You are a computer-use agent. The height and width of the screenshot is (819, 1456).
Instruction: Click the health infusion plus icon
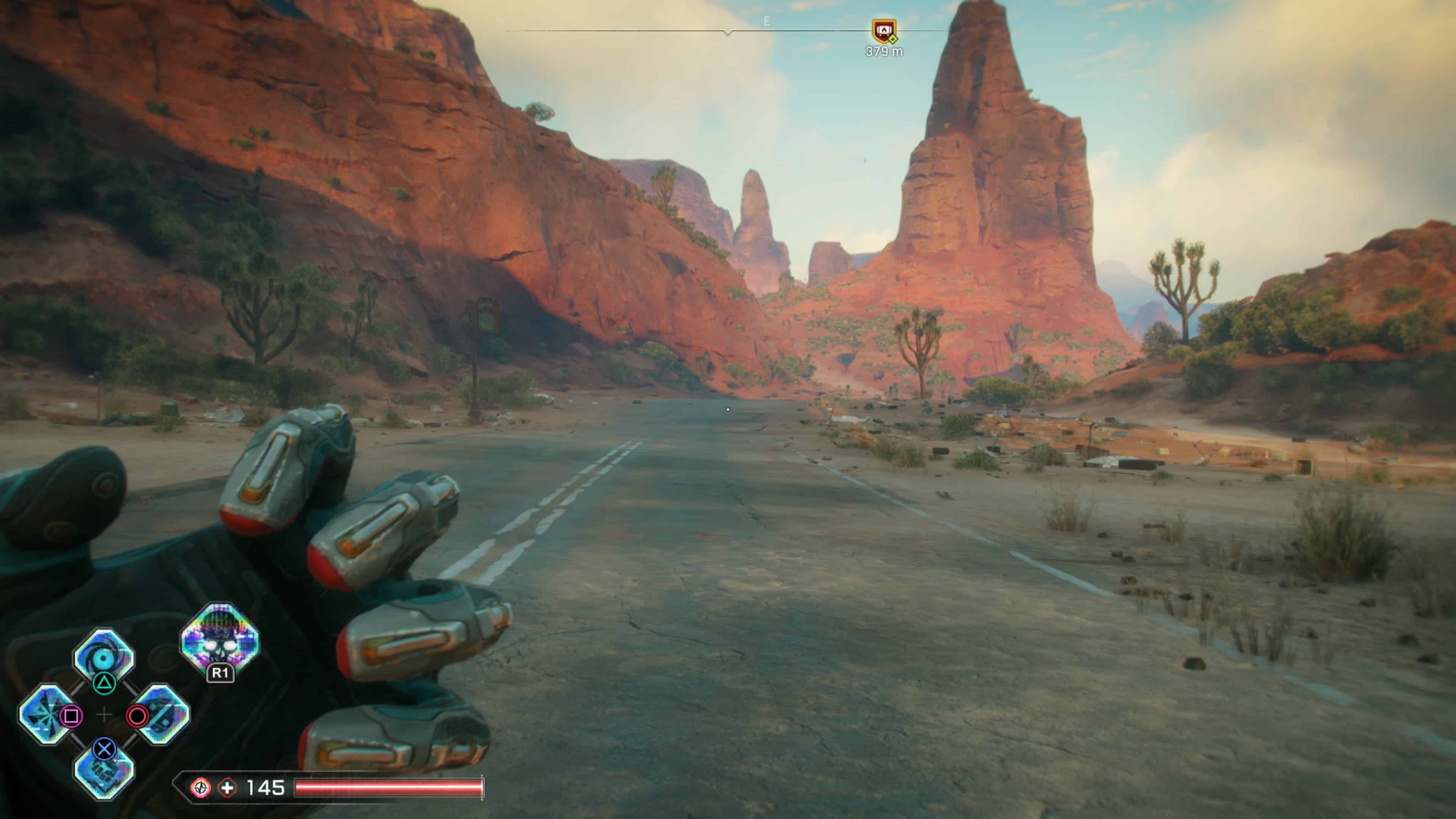[x=227, y=788]
